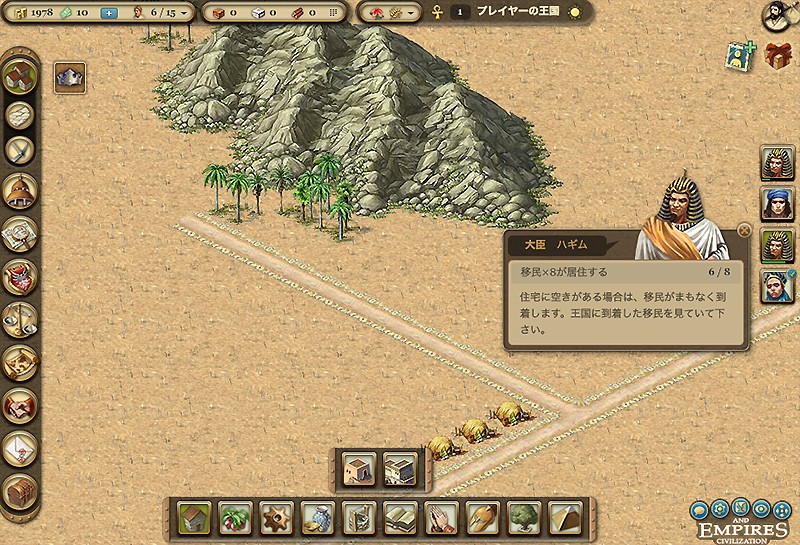Select the blue turban advisor portrait

pyautogui.click(x=777, y=204)
